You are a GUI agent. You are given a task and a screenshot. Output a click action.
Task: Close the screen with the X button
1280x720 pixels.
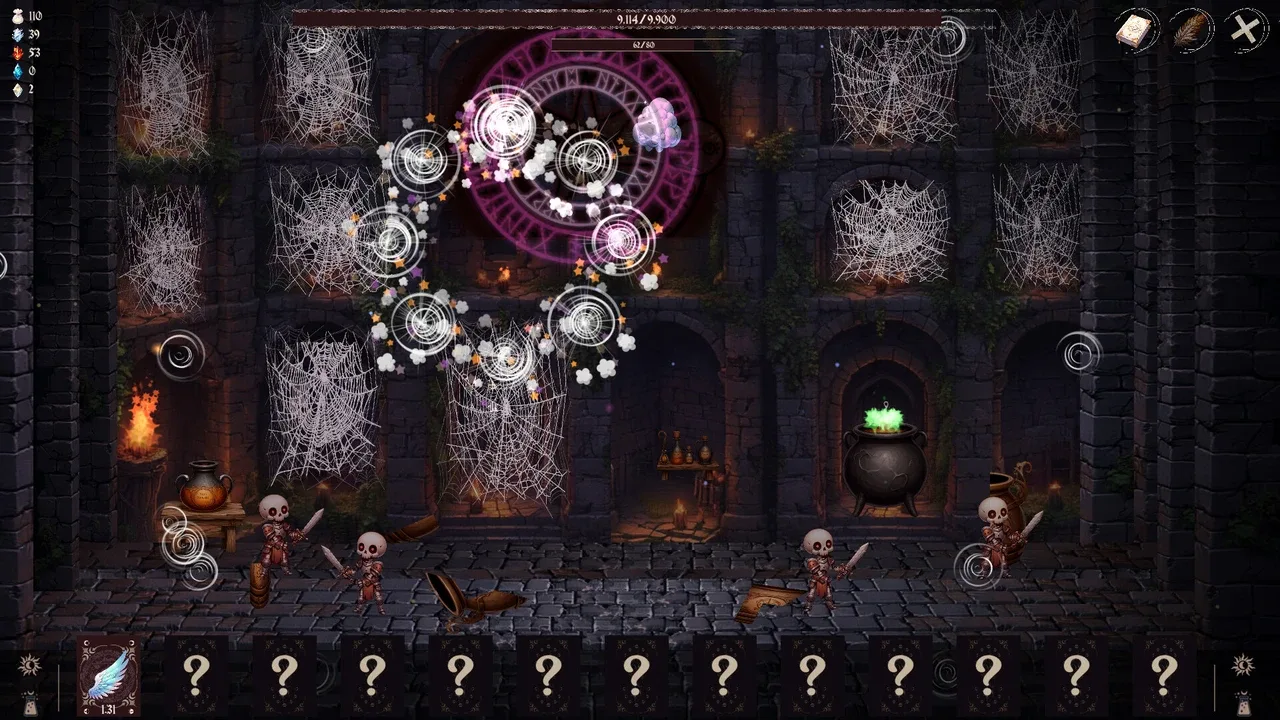pos(1245,30)
